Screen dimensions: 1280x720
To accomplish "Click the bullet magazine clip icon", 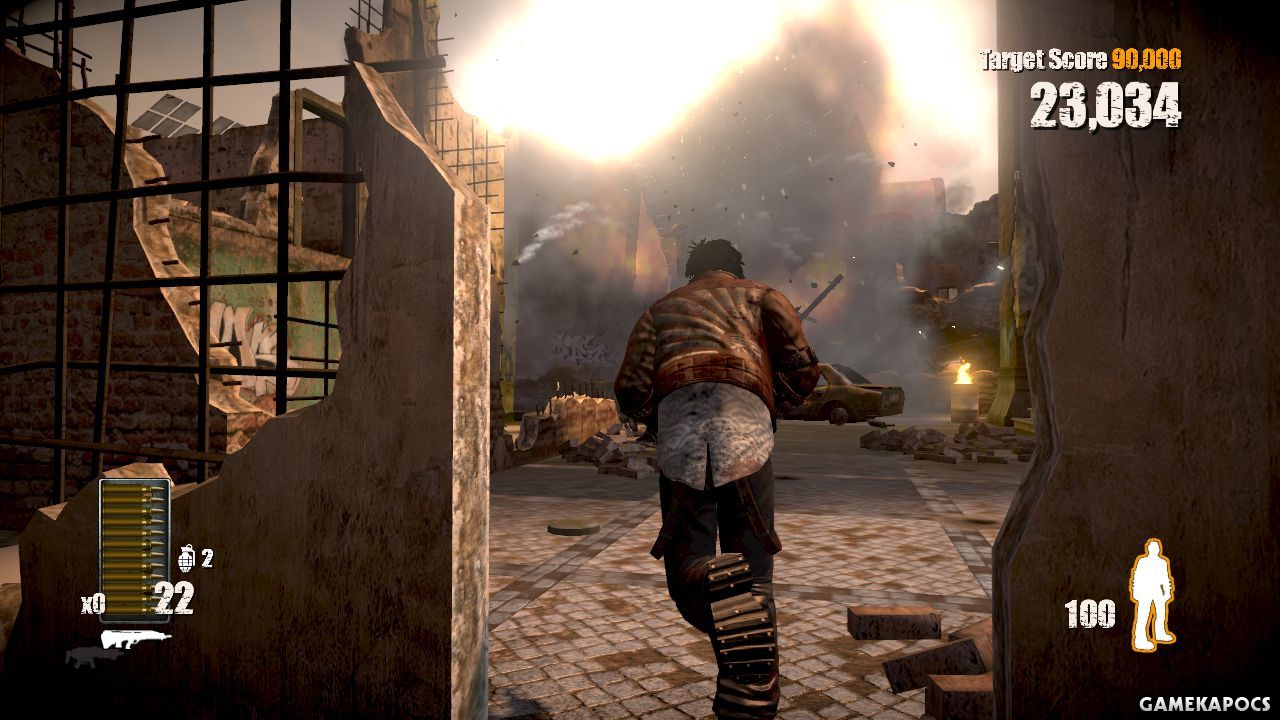I will tap(134, 549).
